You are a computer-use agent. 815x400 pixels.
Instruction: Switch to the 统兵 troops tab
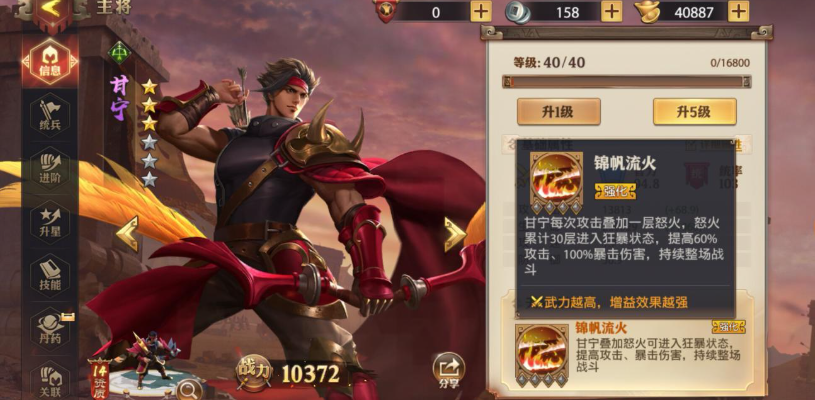[x=51, y=112]
